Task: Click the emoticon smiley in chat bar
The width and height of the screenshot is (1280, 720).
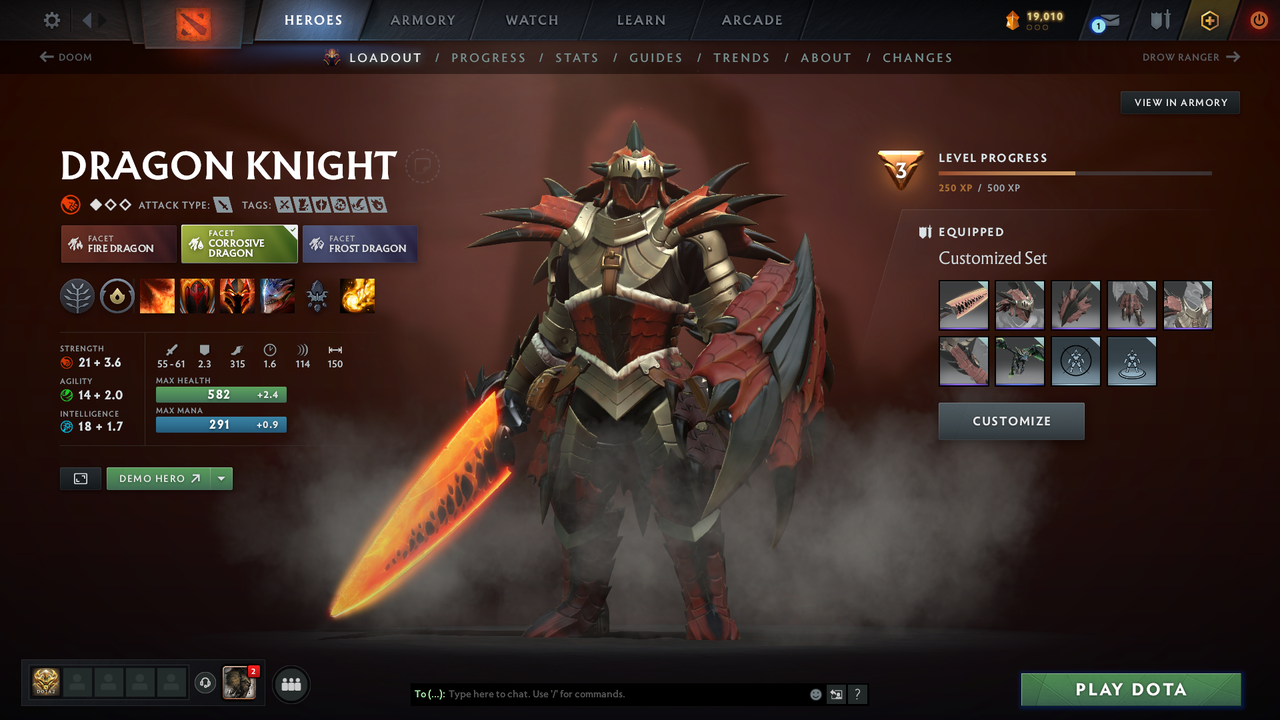Action: point(814,693)
